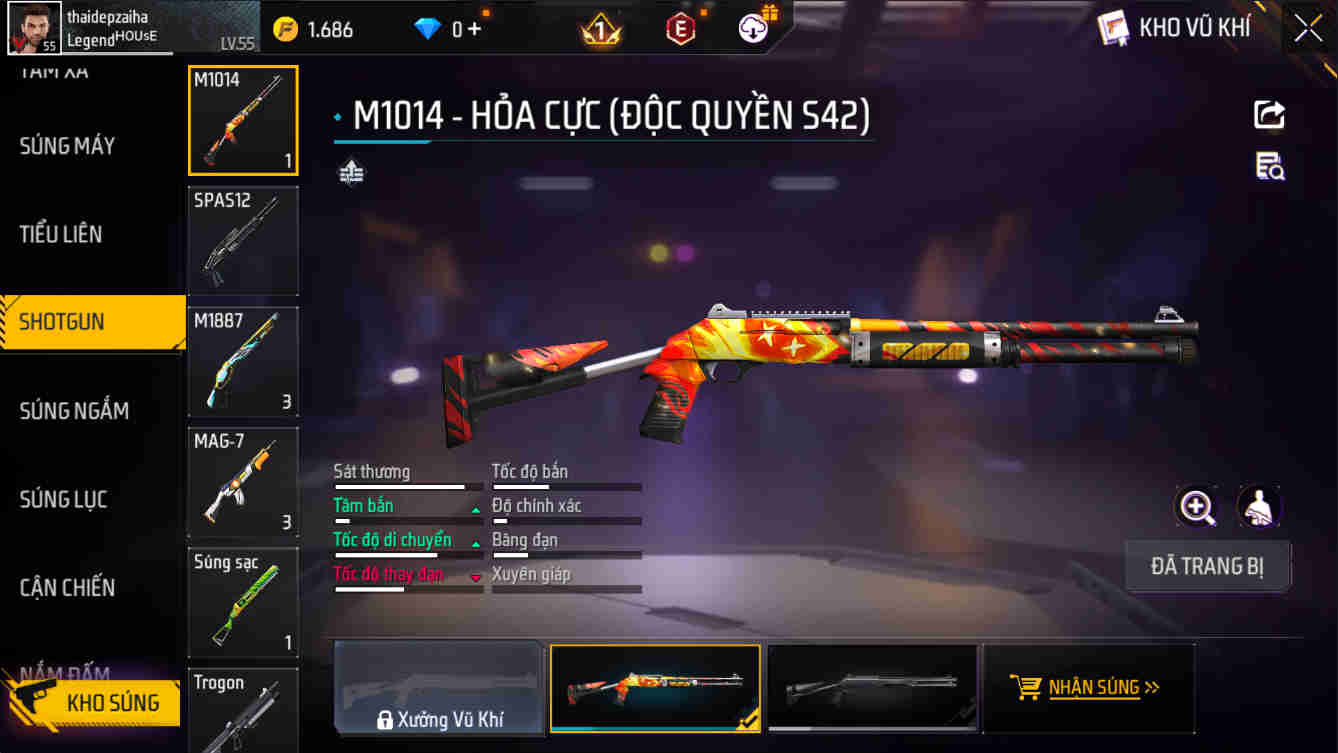Screen dimensions: 1338x753
Task: Toggle the character preview person icon
Action: tap(1258, 507)
